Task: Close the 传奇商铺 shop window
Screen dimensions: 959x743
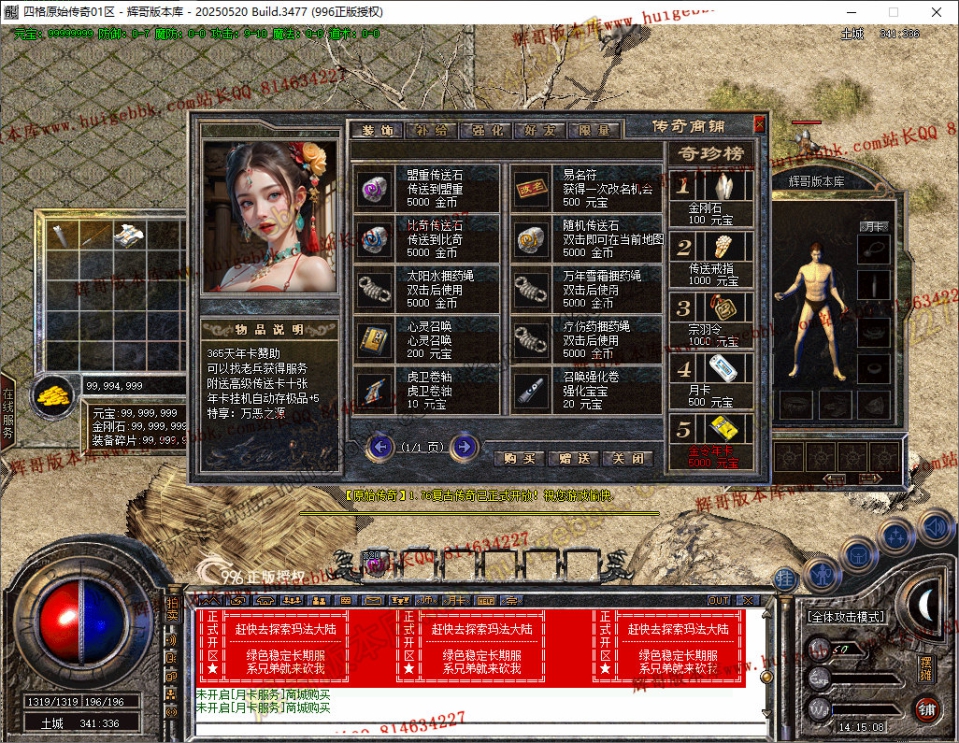Action: [x=759, y=125]
